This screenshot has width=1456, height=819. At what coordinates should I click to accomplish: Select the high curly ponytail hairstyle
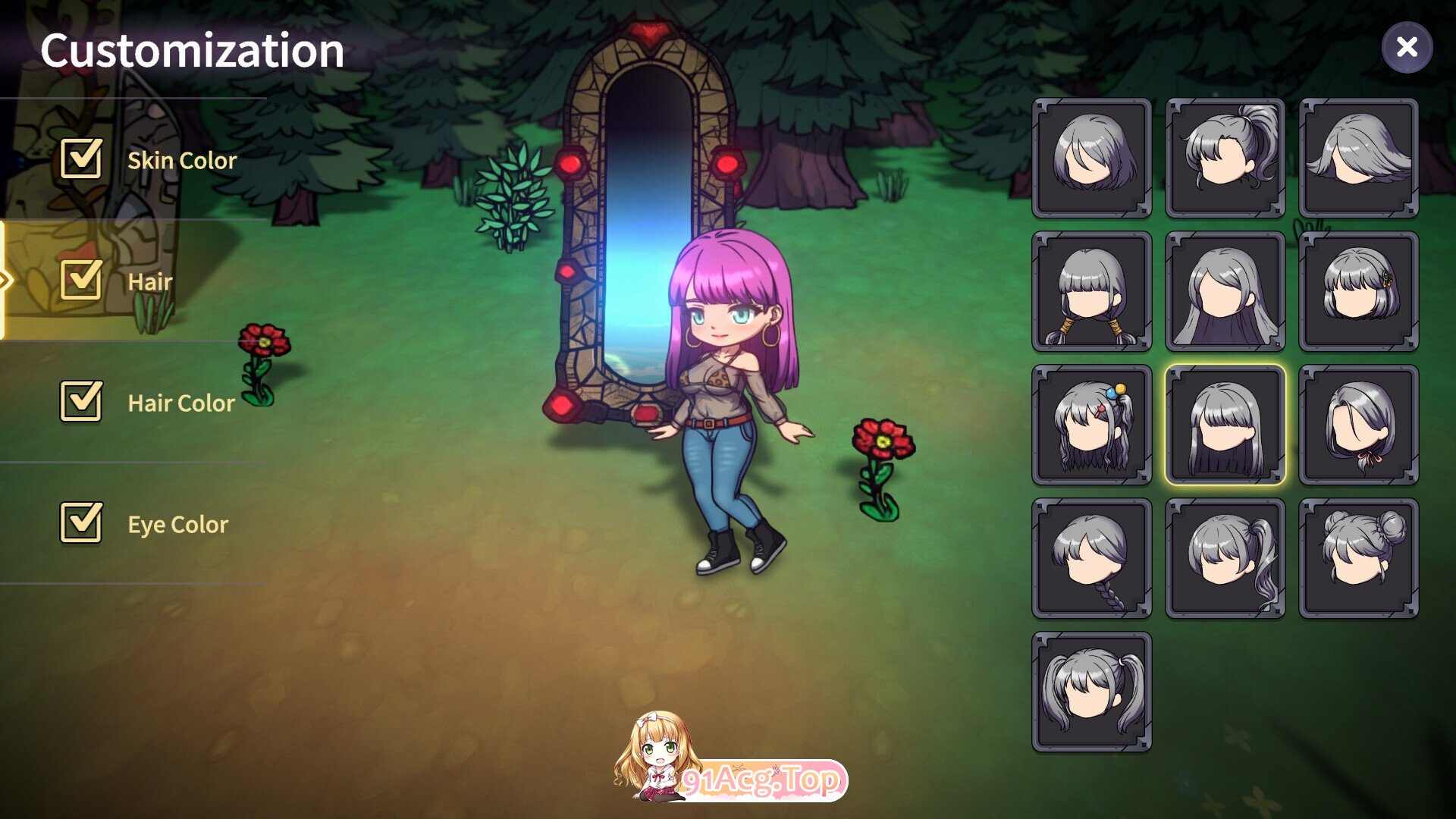pos(1225,158)
